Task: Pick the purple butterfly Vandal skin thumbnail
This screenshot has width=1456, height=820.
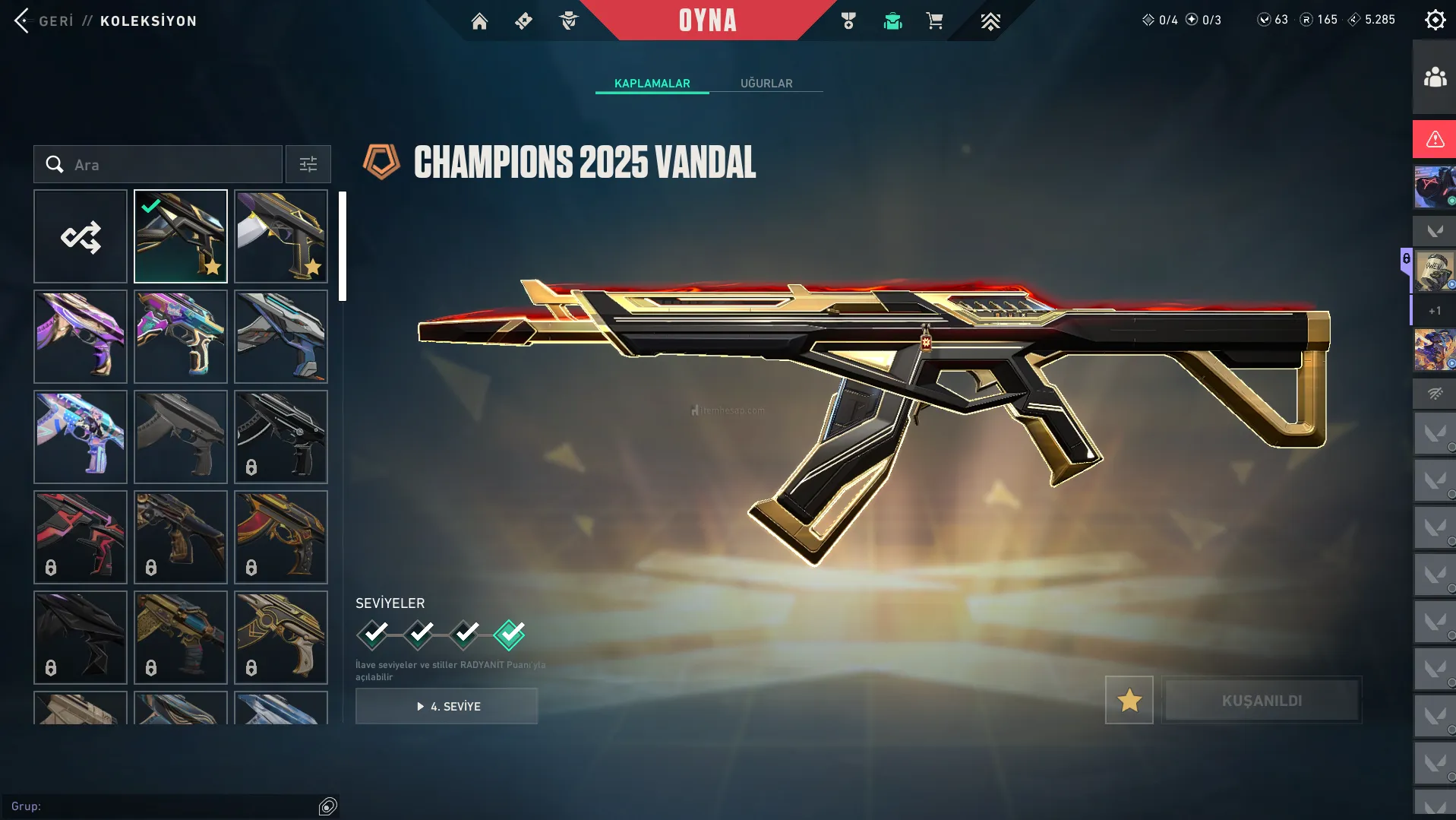Action: click(x=81, y=337)
